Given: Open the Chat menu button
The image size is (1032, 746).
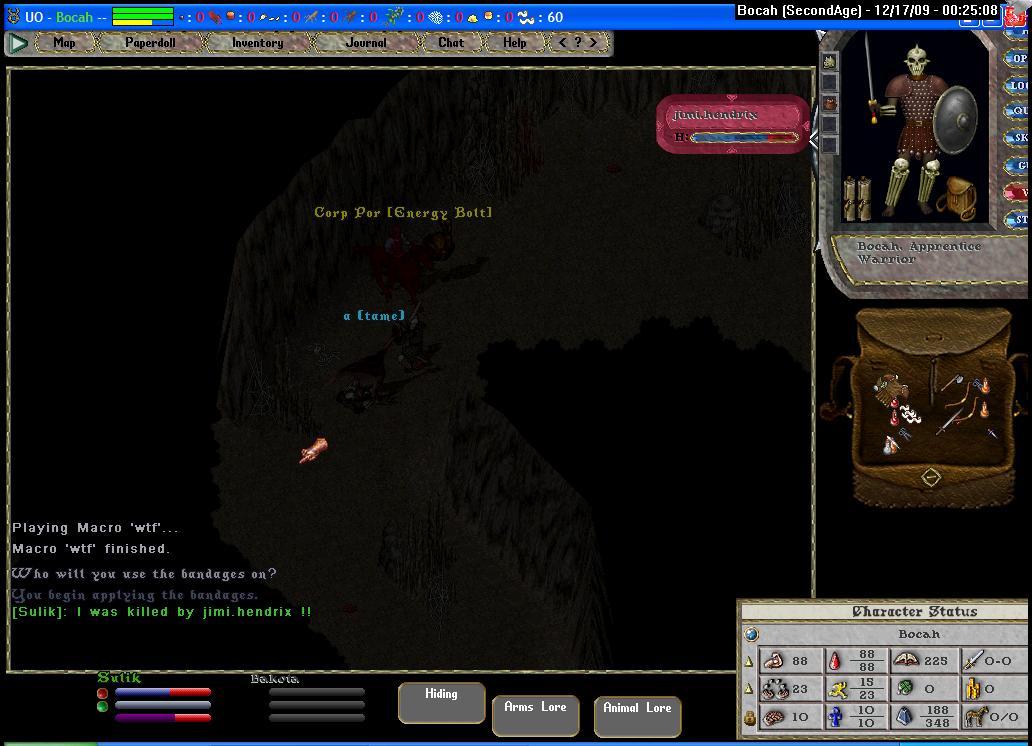Looking at the screenshot, I should click(x=451, y=43).
